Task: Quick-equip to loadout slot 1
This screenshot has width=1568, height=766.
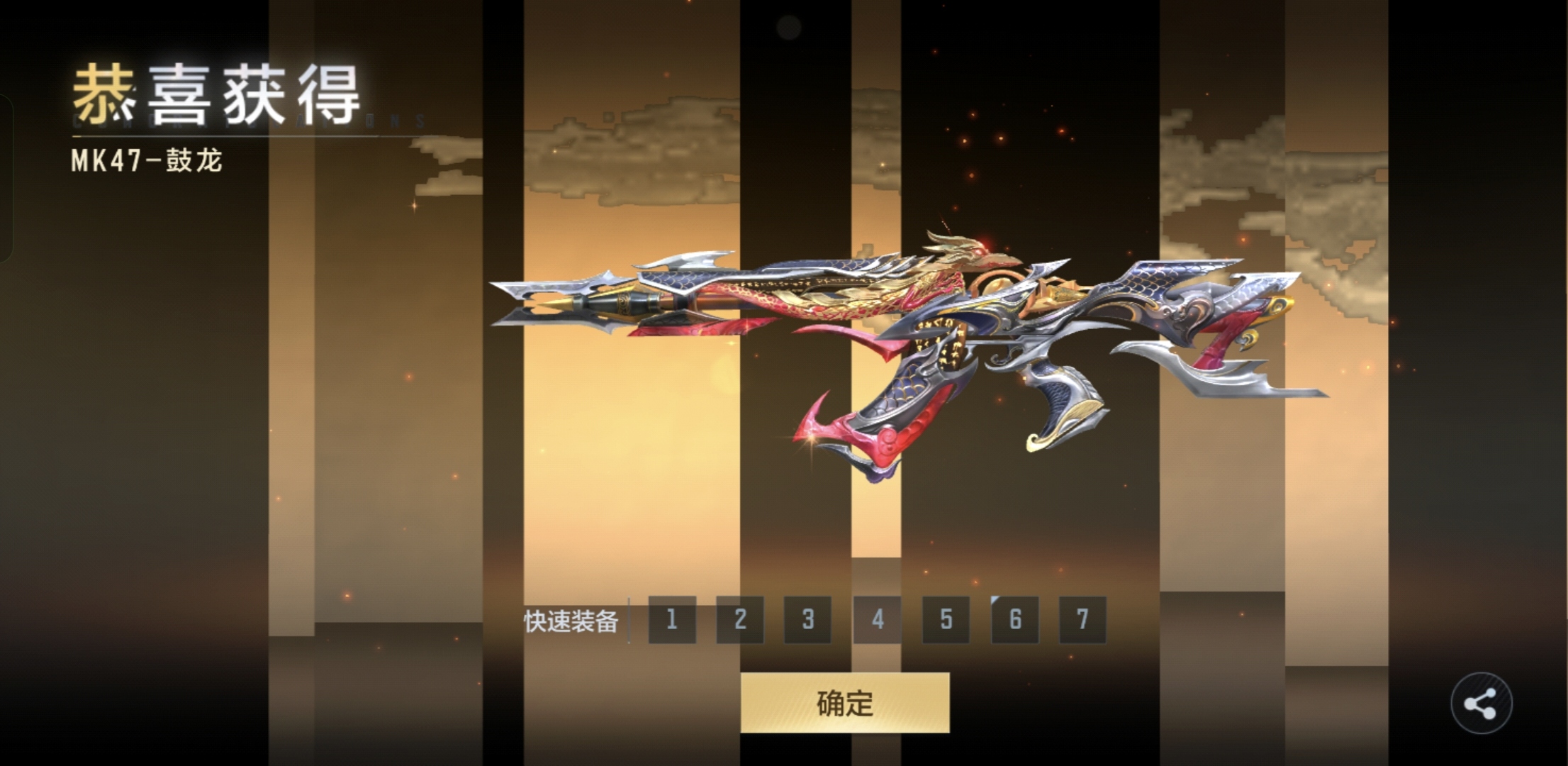Action: coord(672,620)
